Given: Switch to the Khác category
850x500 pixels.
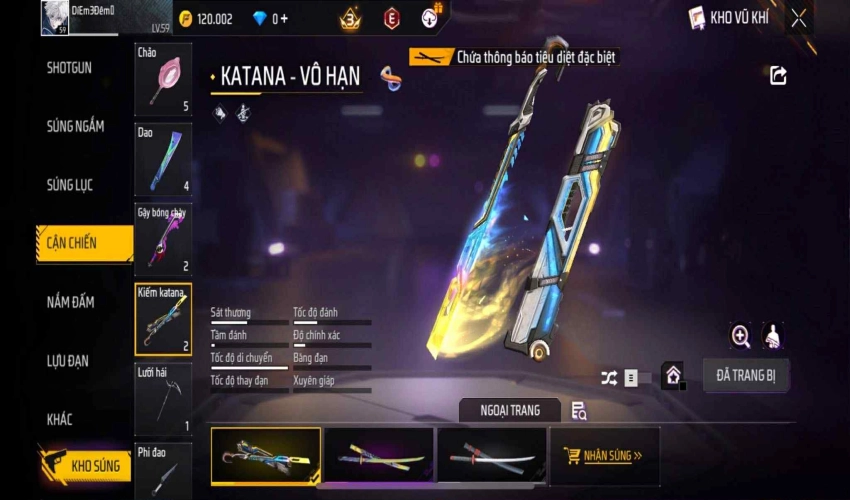Looking at the screenshot, I should tap(58, 419).
